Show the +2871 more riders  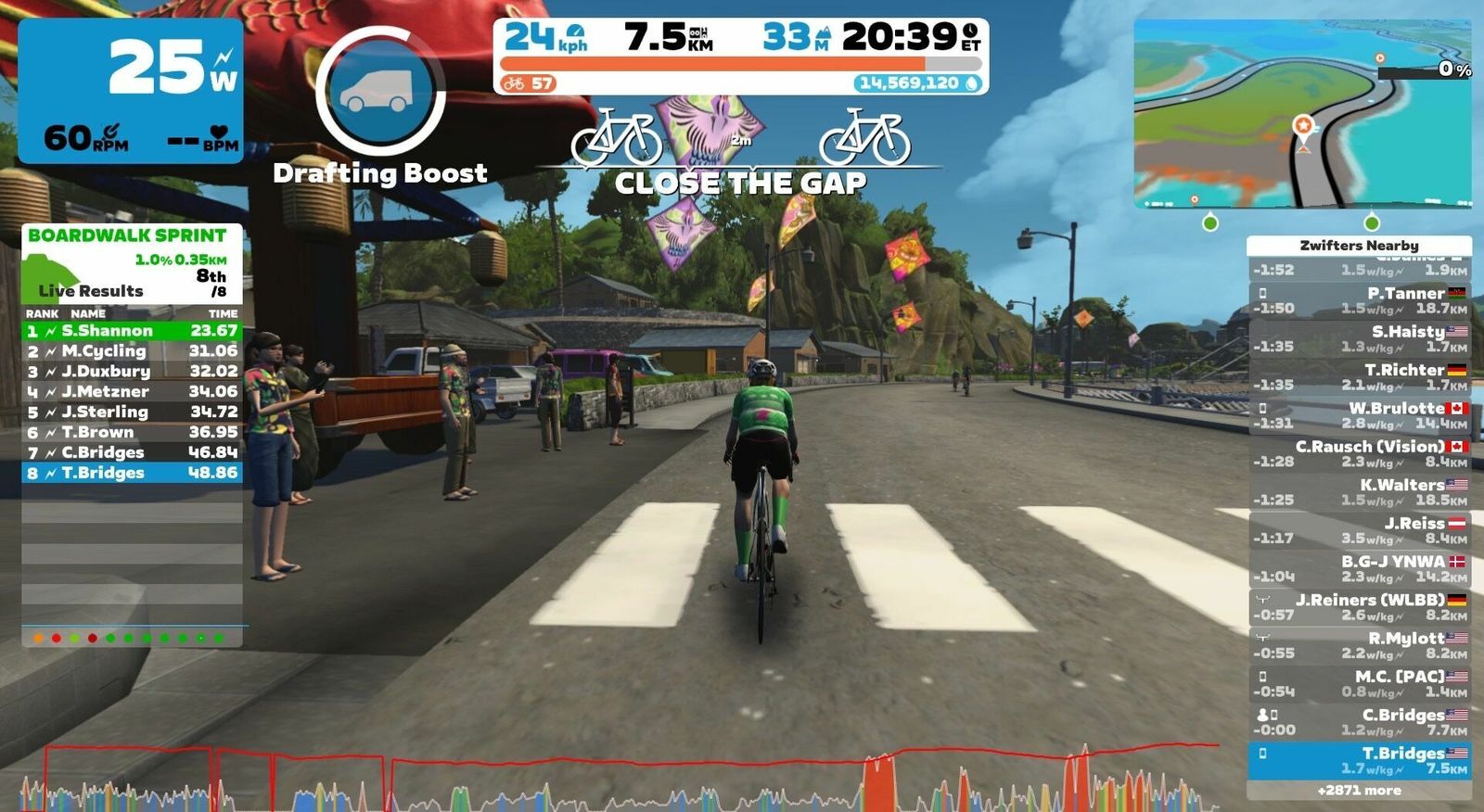click(x=1359, y=791)
